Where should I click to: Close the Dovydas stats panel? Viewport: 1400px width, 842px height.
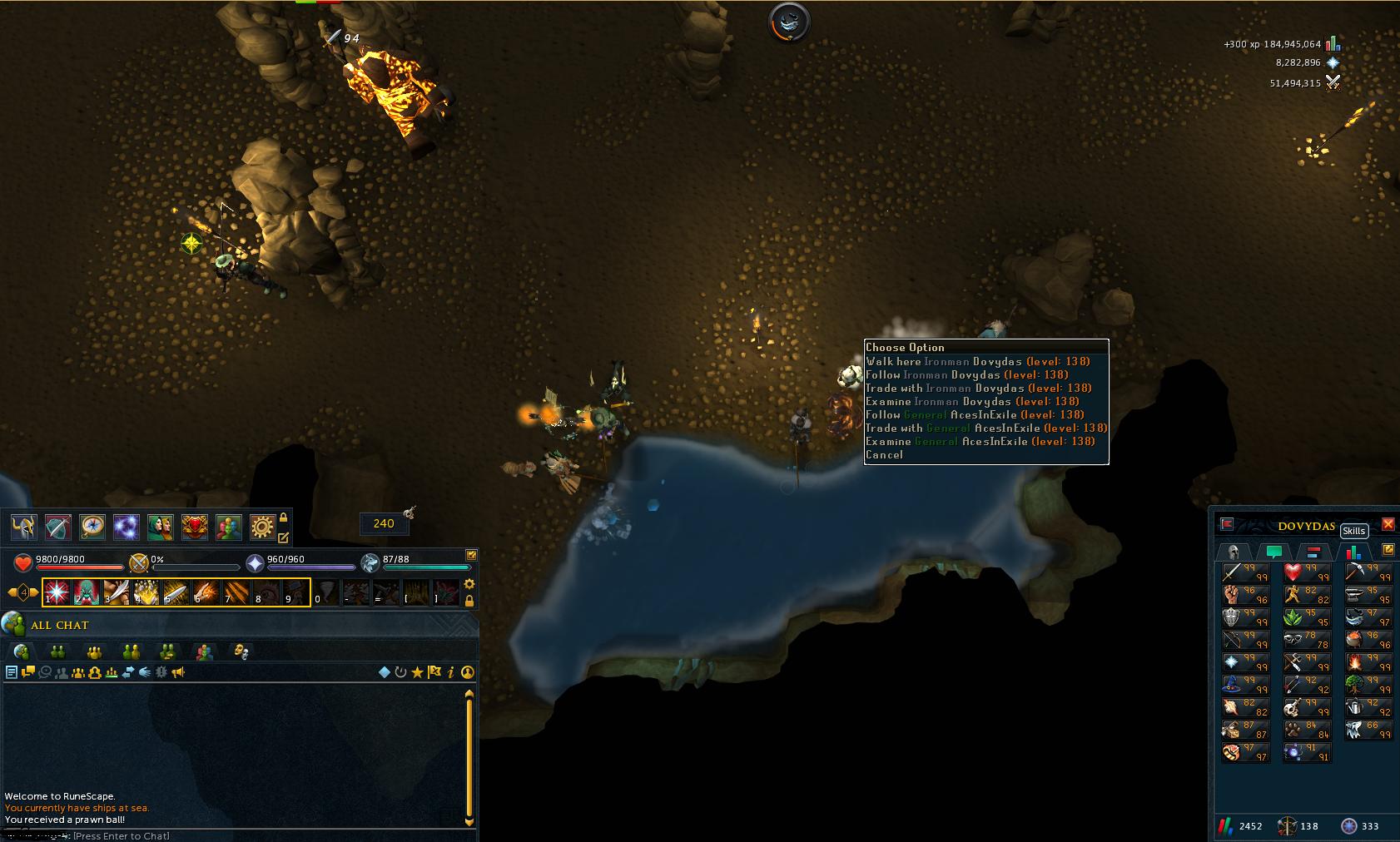click(x=1388, y=524)
